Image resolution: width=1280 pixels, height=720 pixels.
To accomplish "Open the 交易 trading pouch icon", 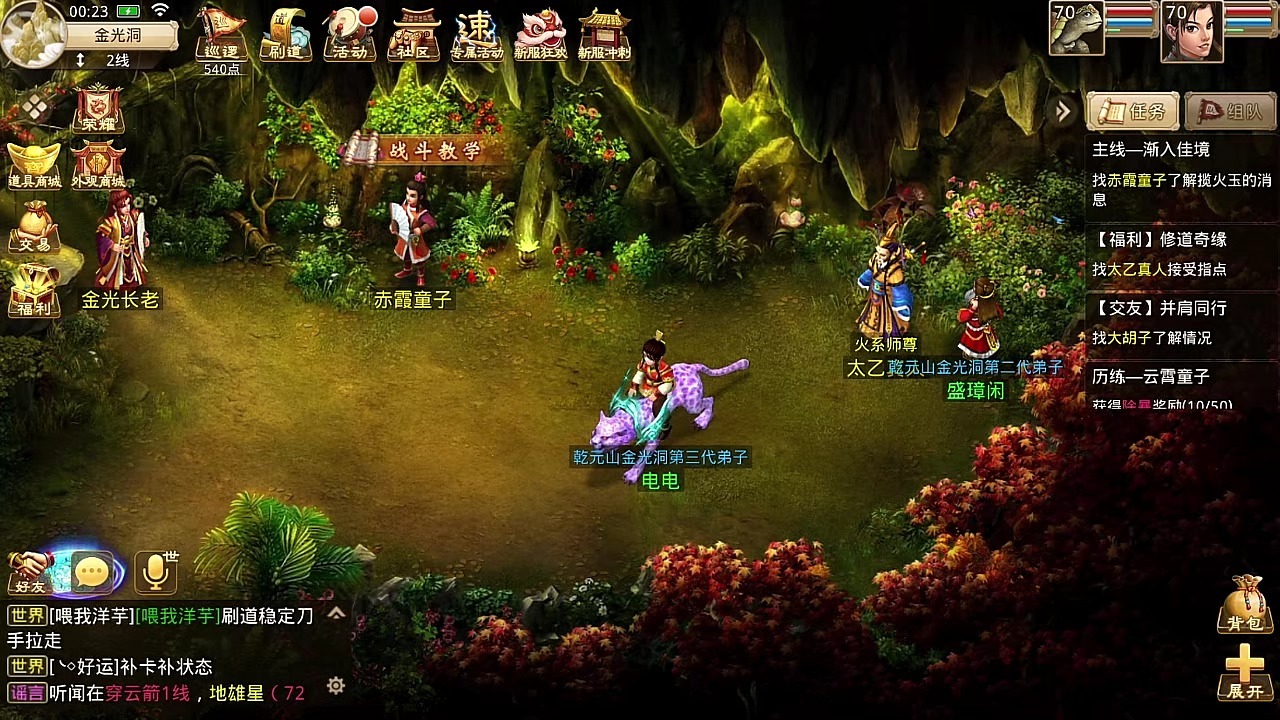I will (x=35, y=226).
